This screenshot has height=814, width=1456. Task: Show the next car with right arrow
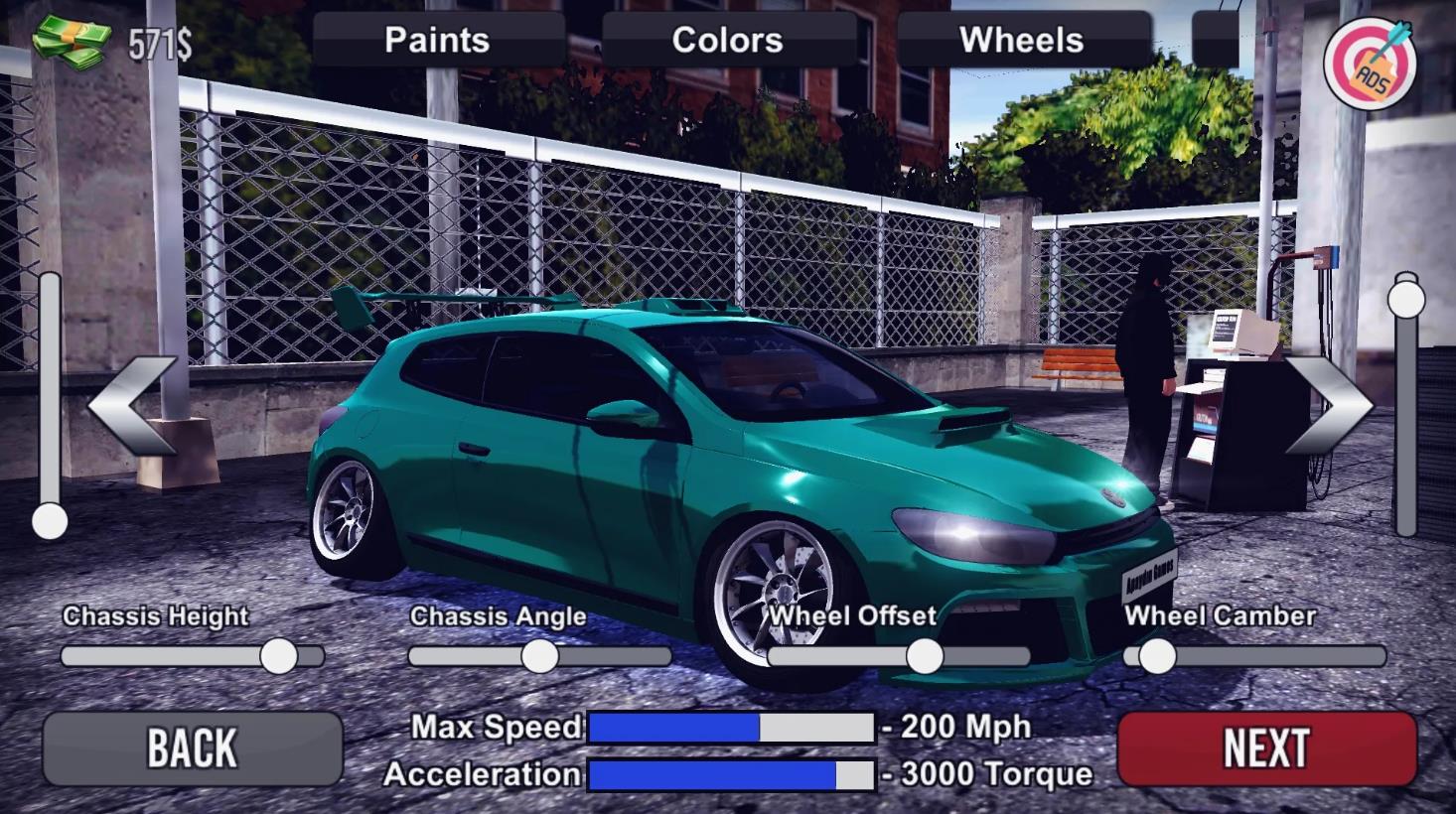[1329, 406]
